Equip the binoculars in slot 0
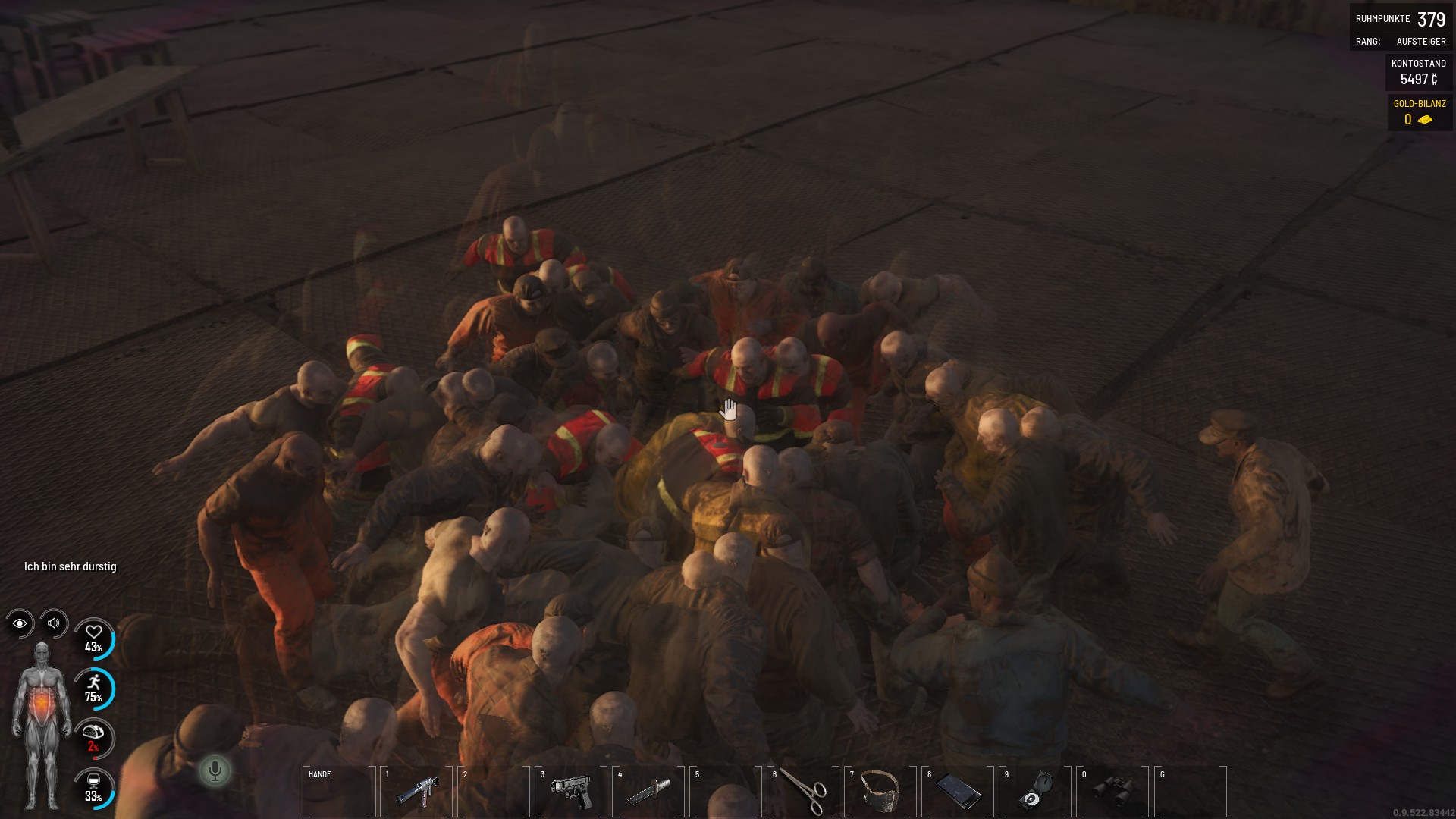The image size is (1456, 819). click(x=1112, y=792)
